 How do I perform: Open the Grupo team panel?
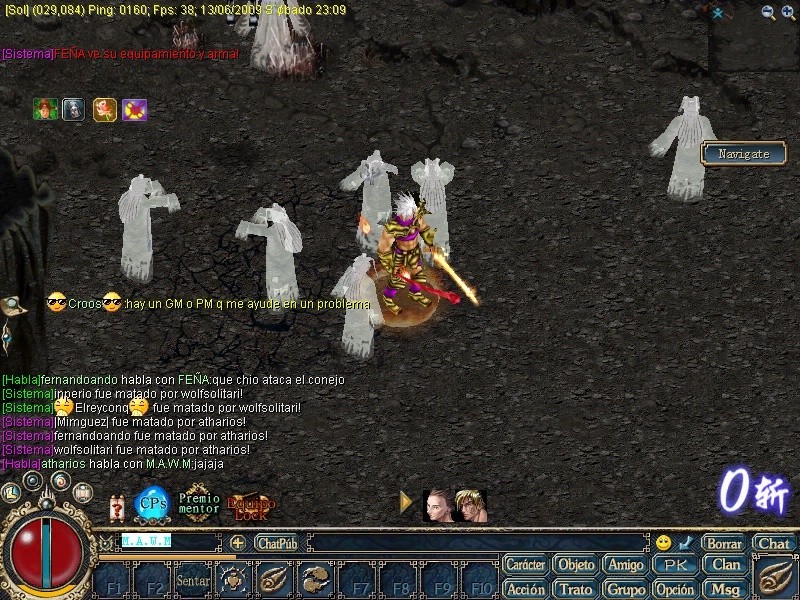tap(626, 589)
